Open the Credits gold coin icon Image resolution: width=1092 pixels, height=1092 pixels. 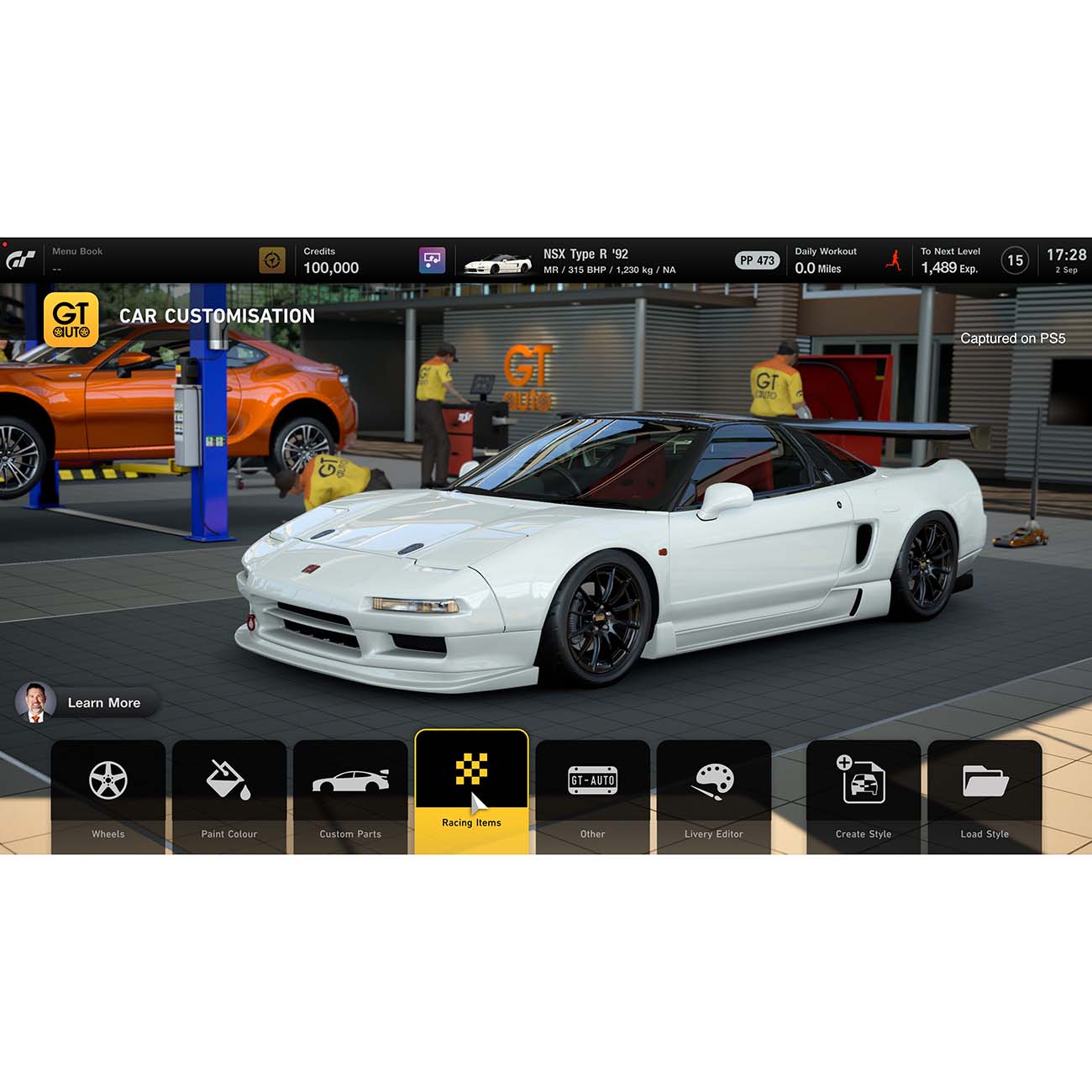[x=270, y=260]
